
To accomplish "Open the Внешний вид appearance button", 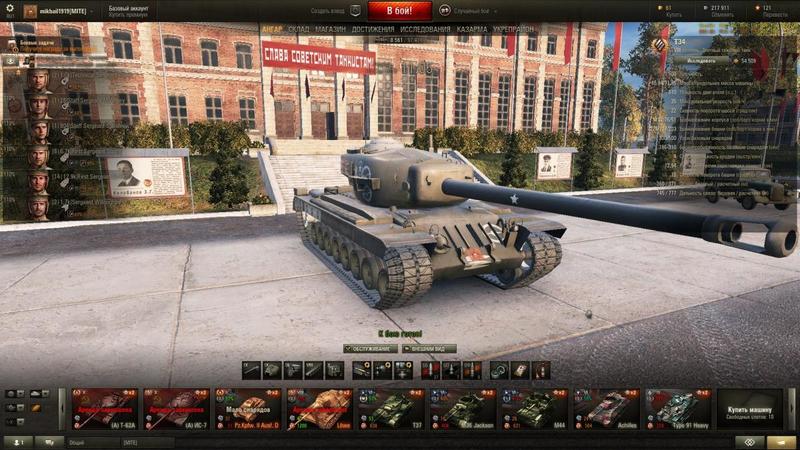I will [x=430, y=348].
